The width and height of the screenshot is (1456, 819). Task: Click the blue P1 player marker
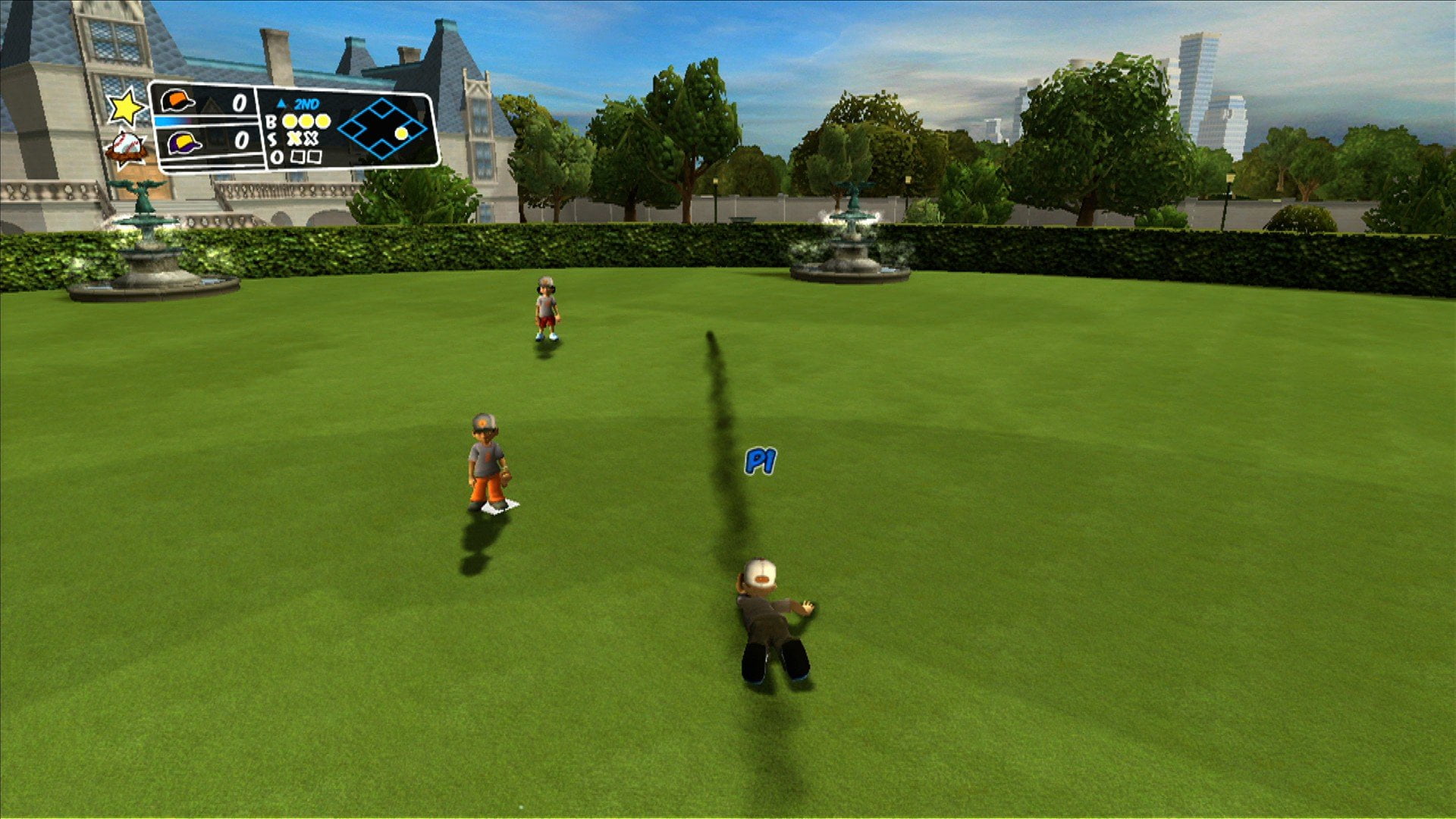point(761,460)
